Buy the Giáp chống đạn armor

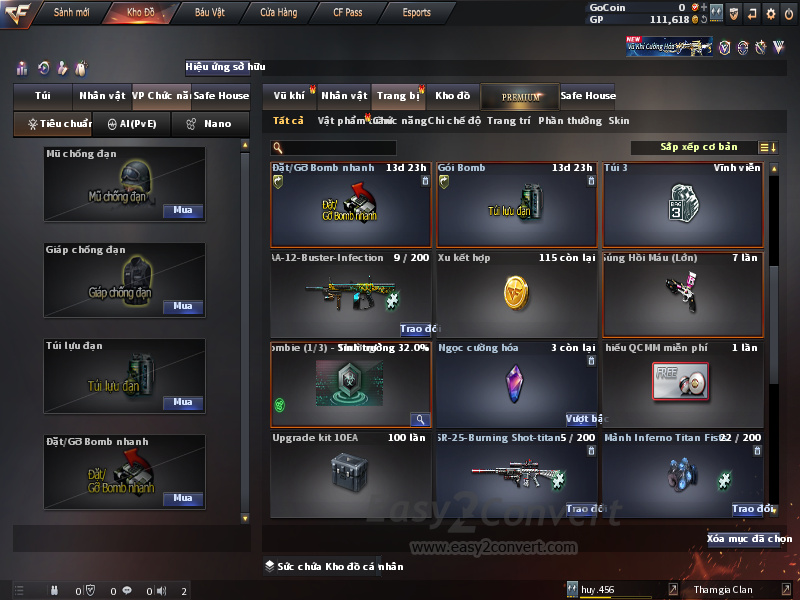tap(182, 307)
